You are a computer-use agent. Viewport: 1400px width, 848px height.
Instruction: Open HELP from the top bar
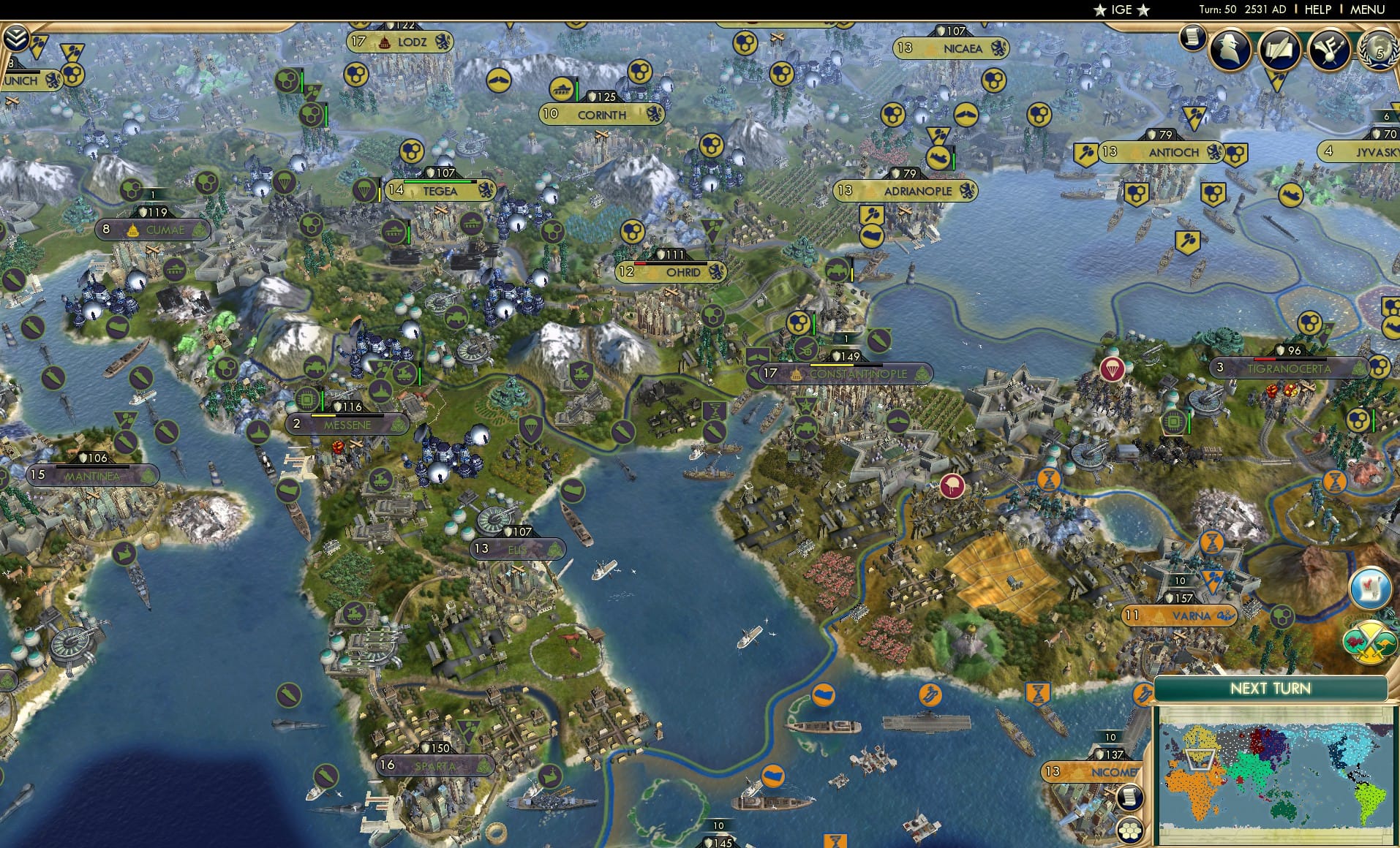[1317, 10]
